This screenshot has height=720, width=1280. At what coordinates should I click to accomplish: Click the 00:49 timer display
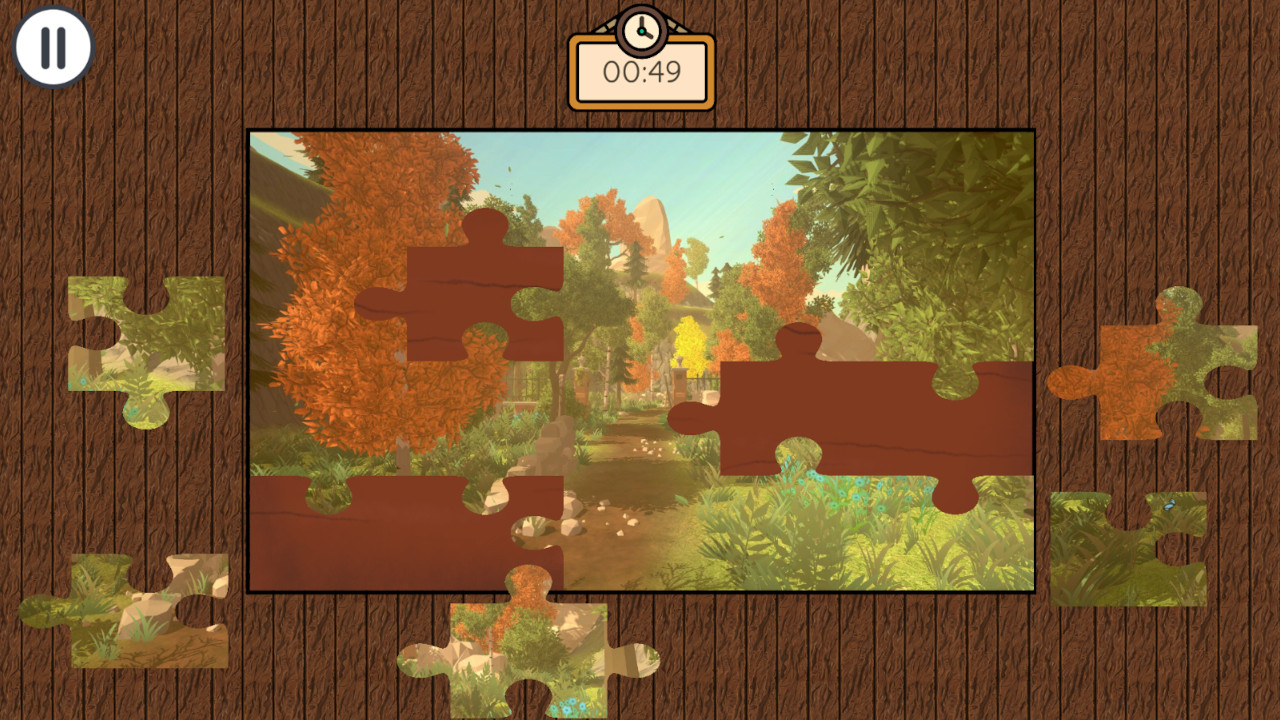(x=641, y=72)
